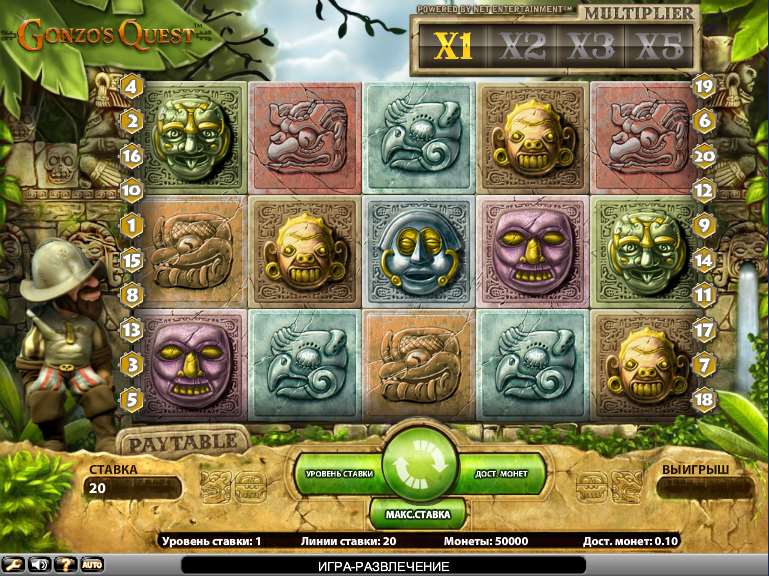Choose bet line number 12

[704, 189]
